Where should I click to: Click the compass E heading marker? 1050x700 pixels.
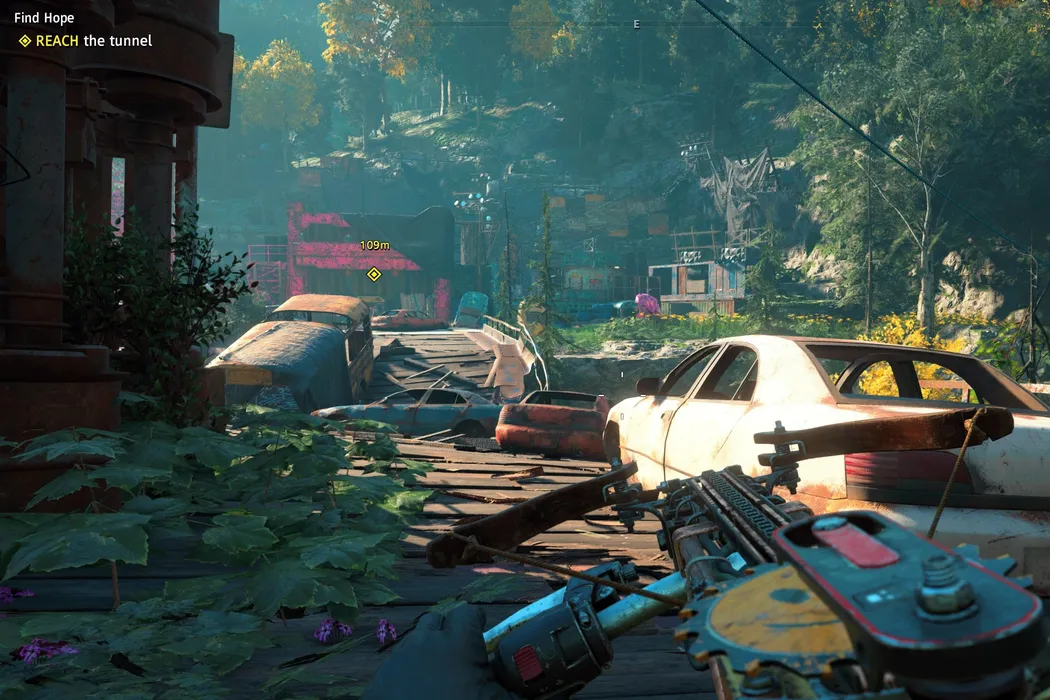pos(636,24)
